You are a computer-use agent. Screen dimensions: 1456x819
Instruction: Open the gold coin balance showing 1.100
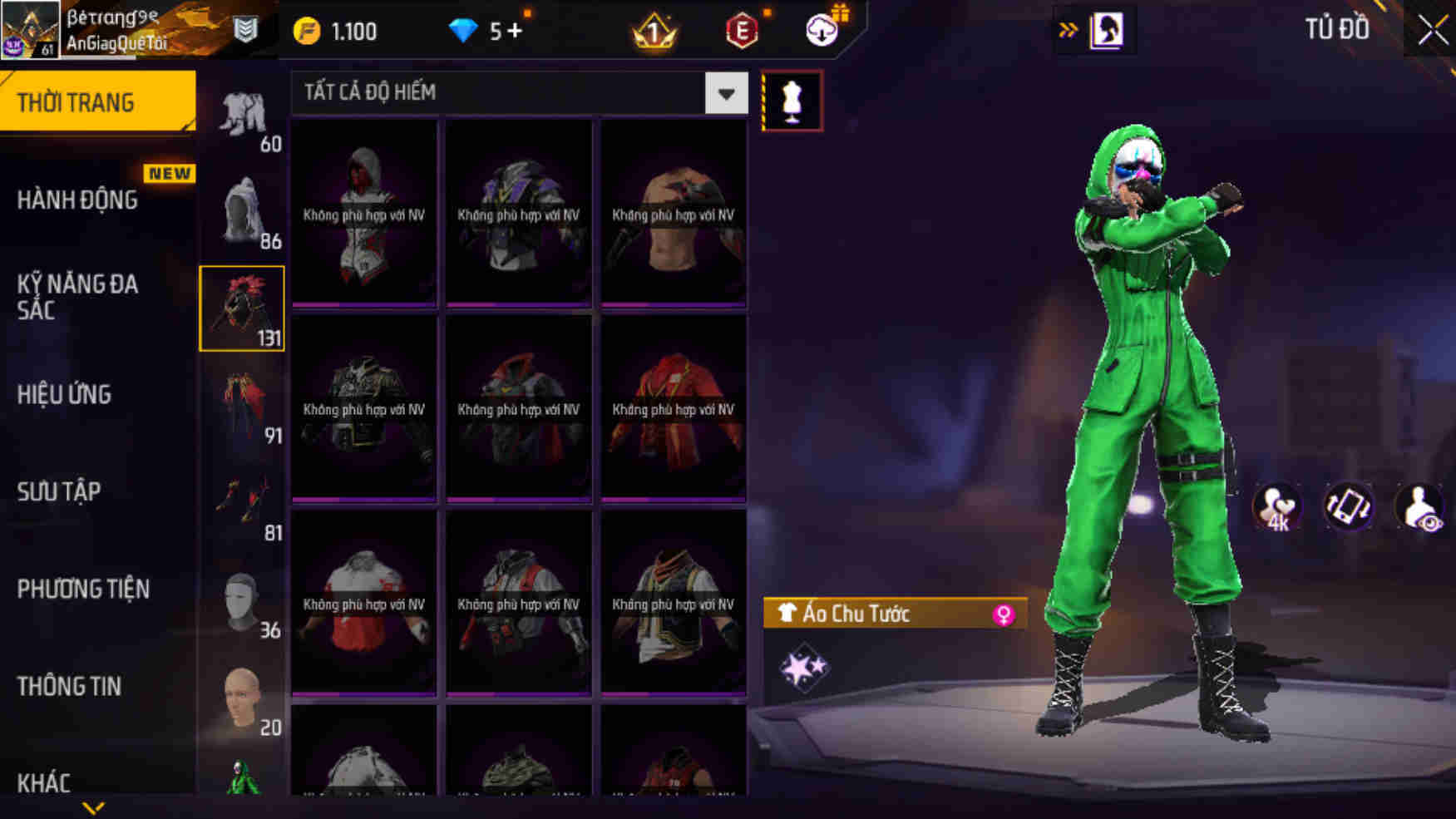pos(333,30)
